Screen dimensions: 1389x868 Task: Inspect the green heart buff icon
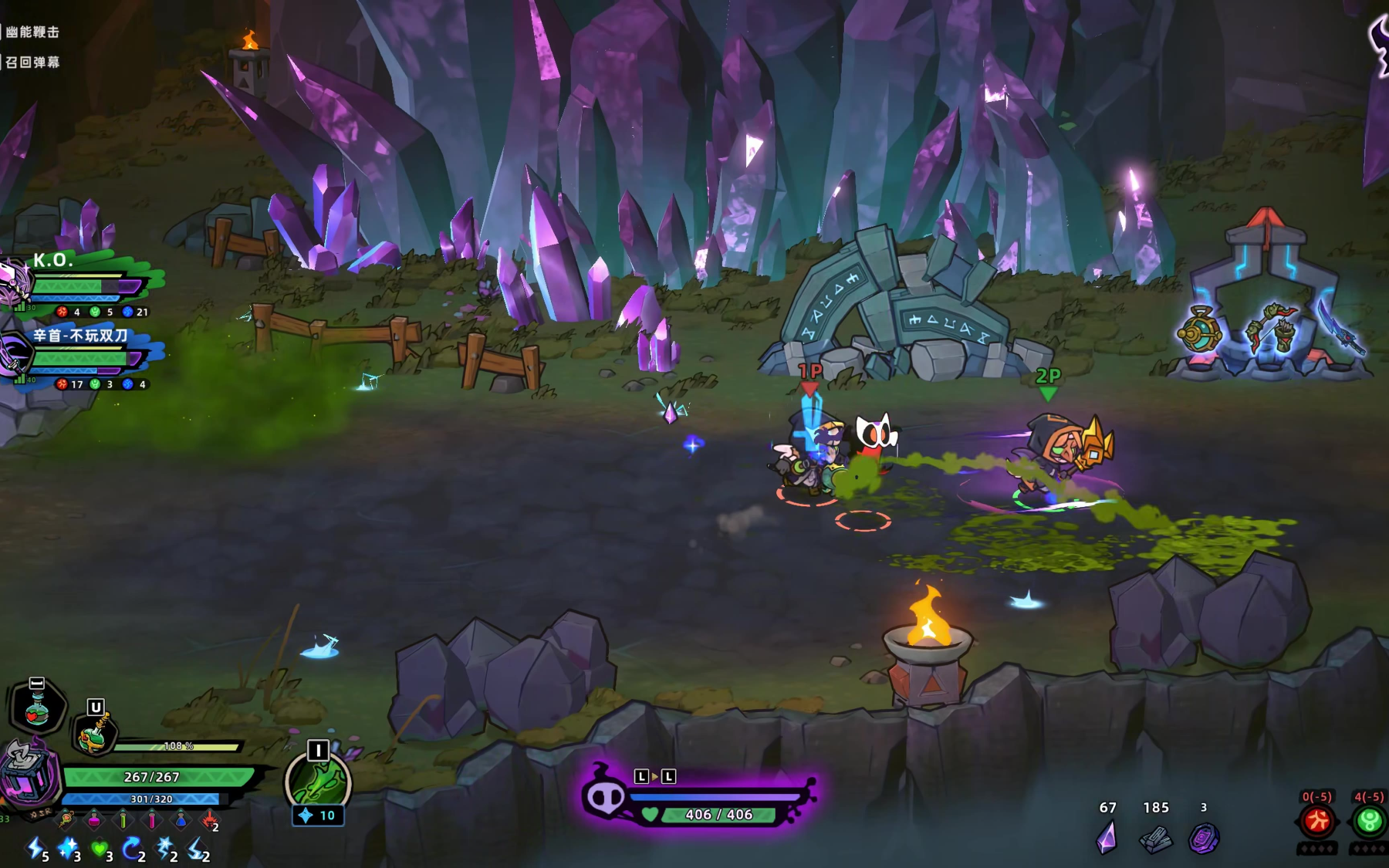pos(99,849)
